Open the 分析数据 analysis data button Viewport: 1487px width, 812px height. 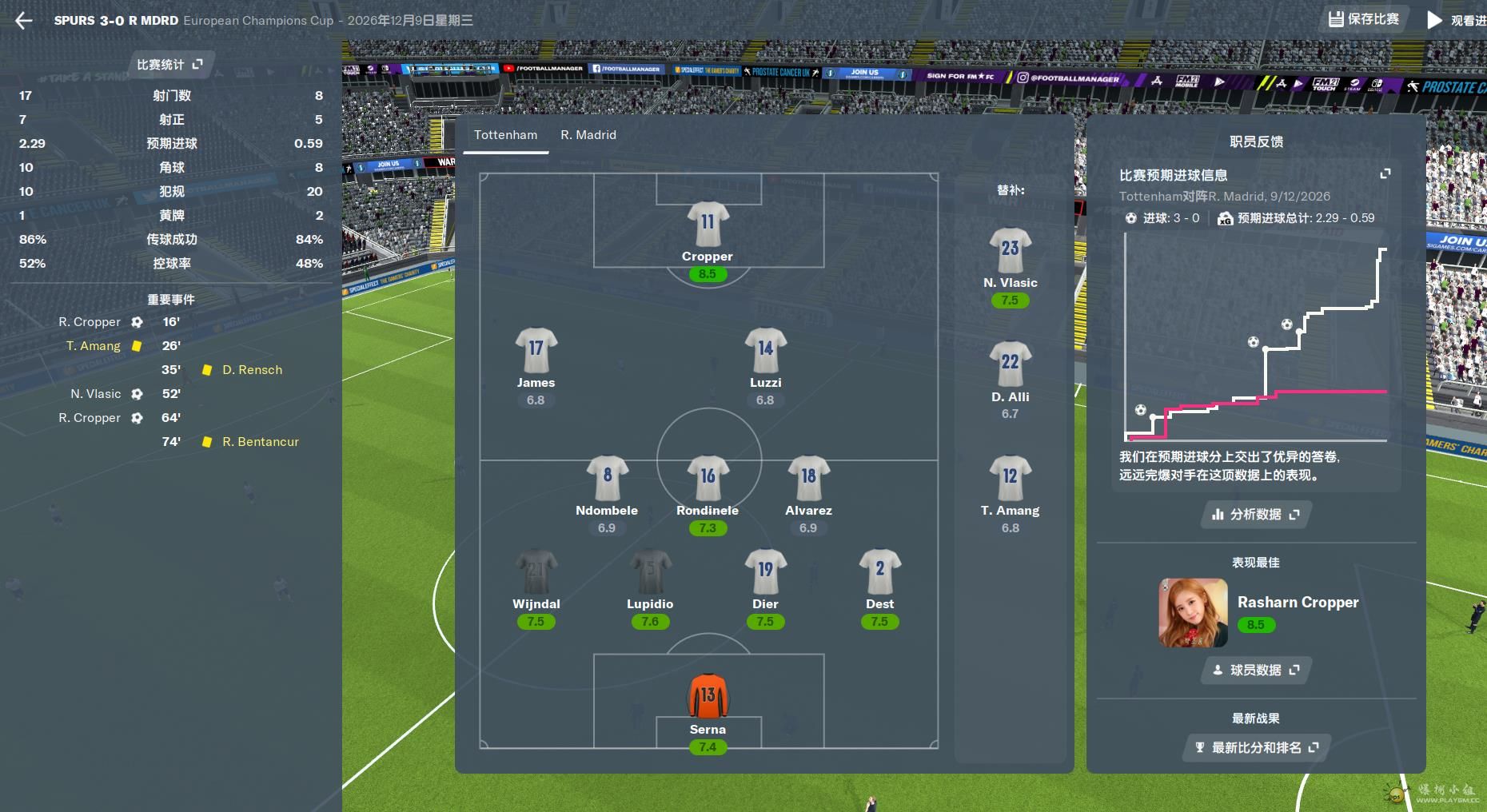[x=1255, y=515]
